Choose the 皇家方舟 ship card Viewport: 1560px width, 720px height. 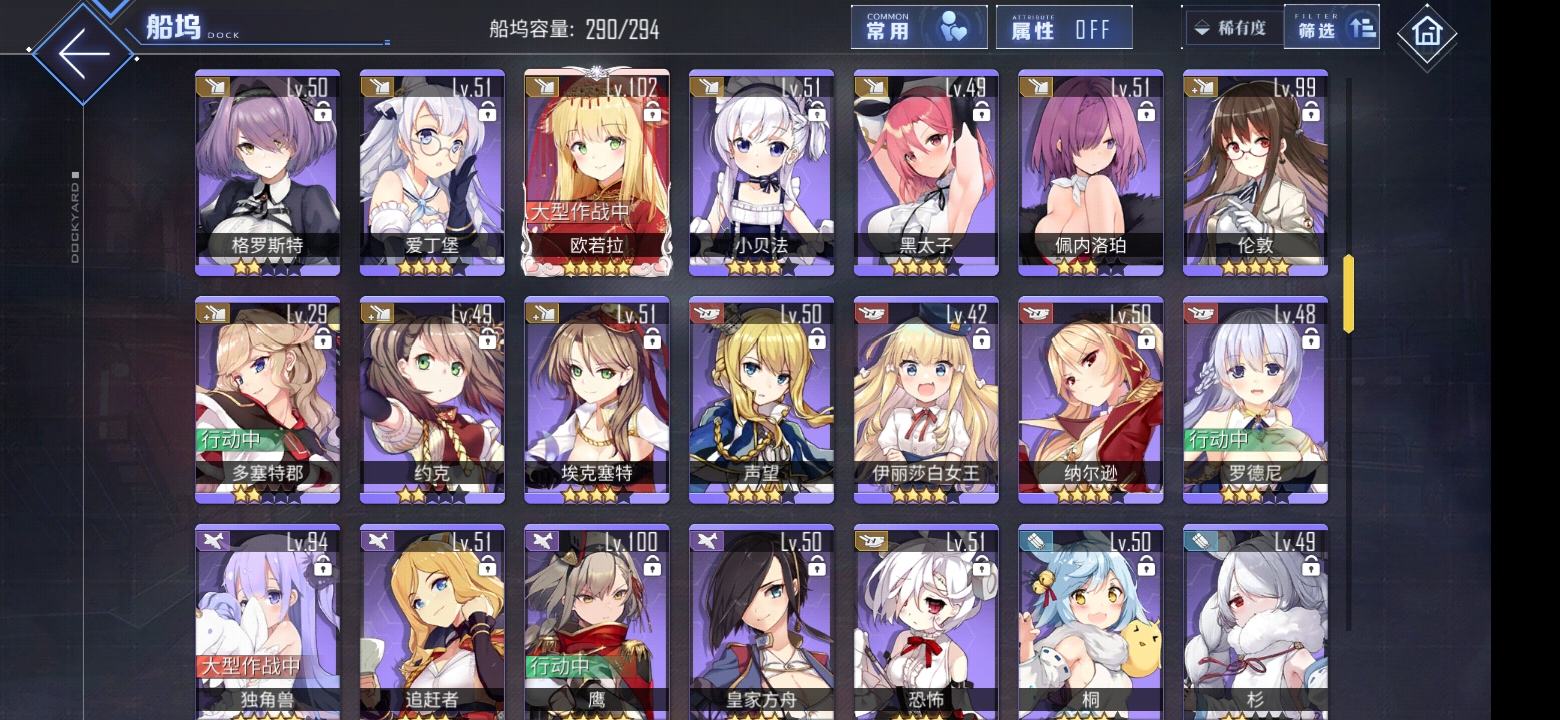(x=761, y=620)
